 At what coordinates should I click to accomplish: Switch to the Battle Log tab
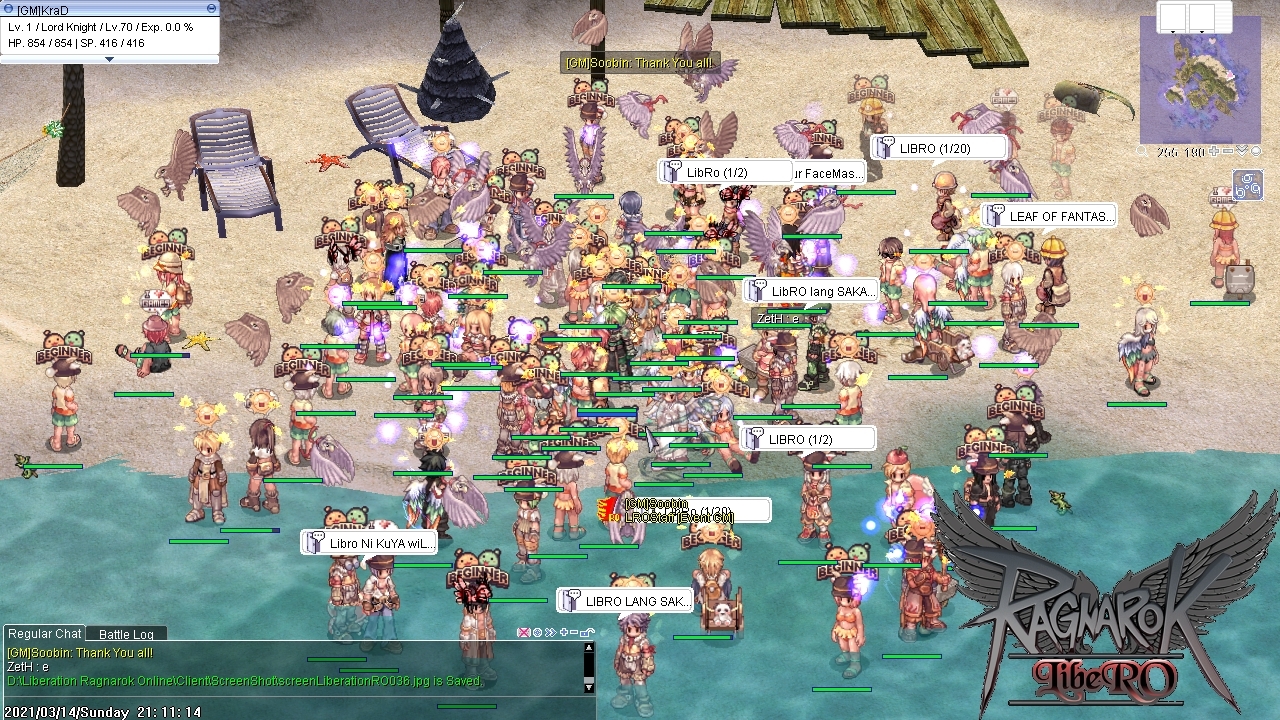[x=126, y=634]
